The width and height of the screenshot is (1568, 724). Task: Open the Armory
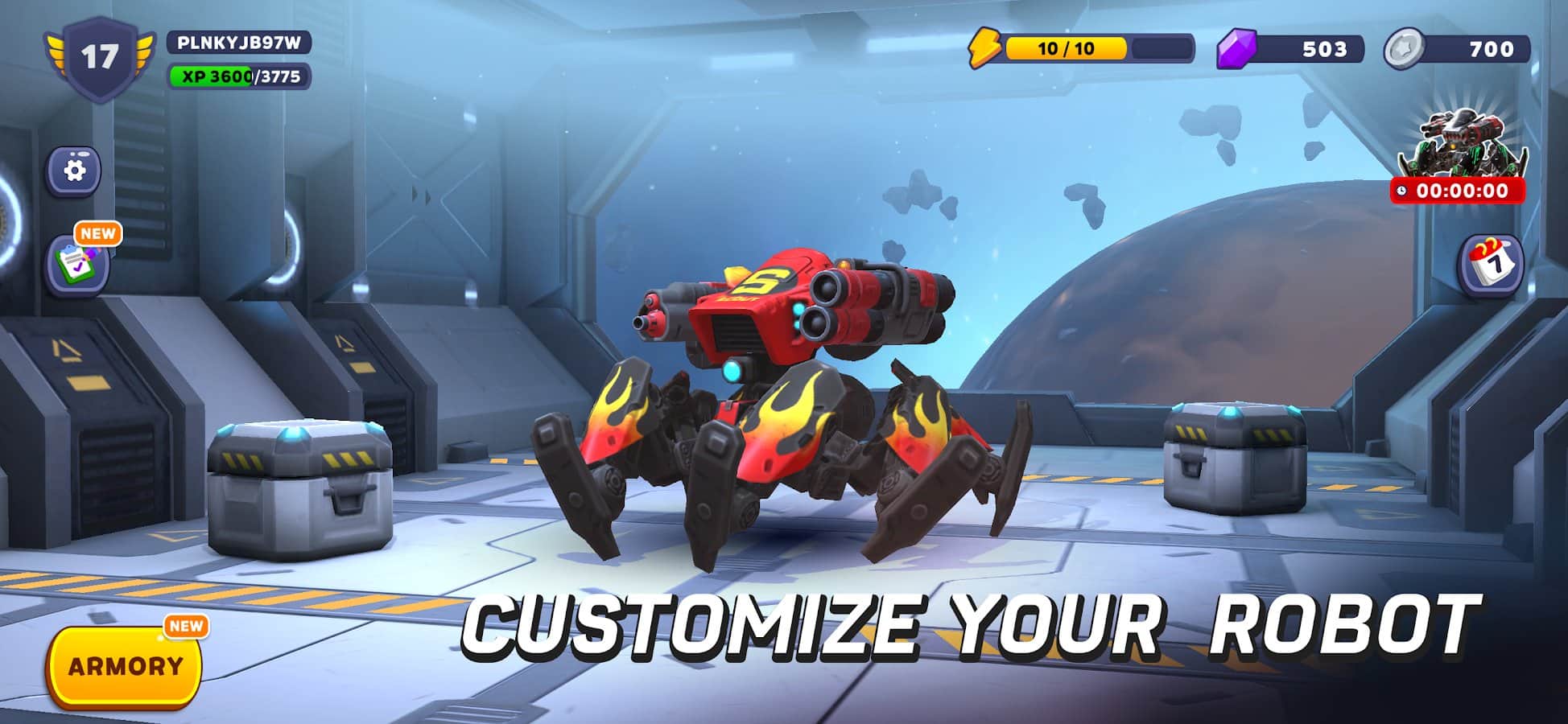125,667
